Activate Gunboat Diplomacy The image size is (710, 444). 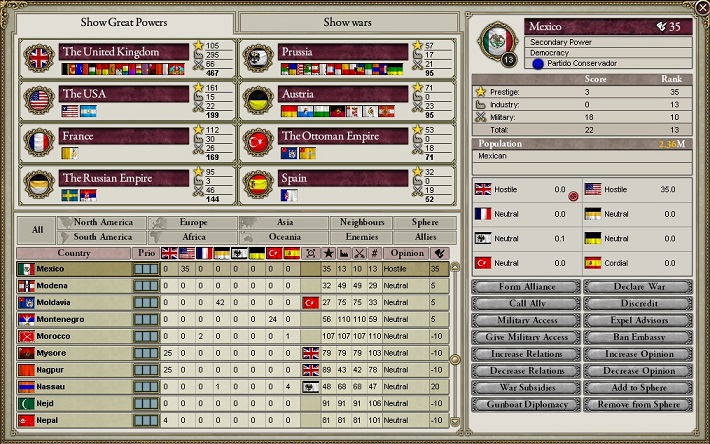pos(526,403)
